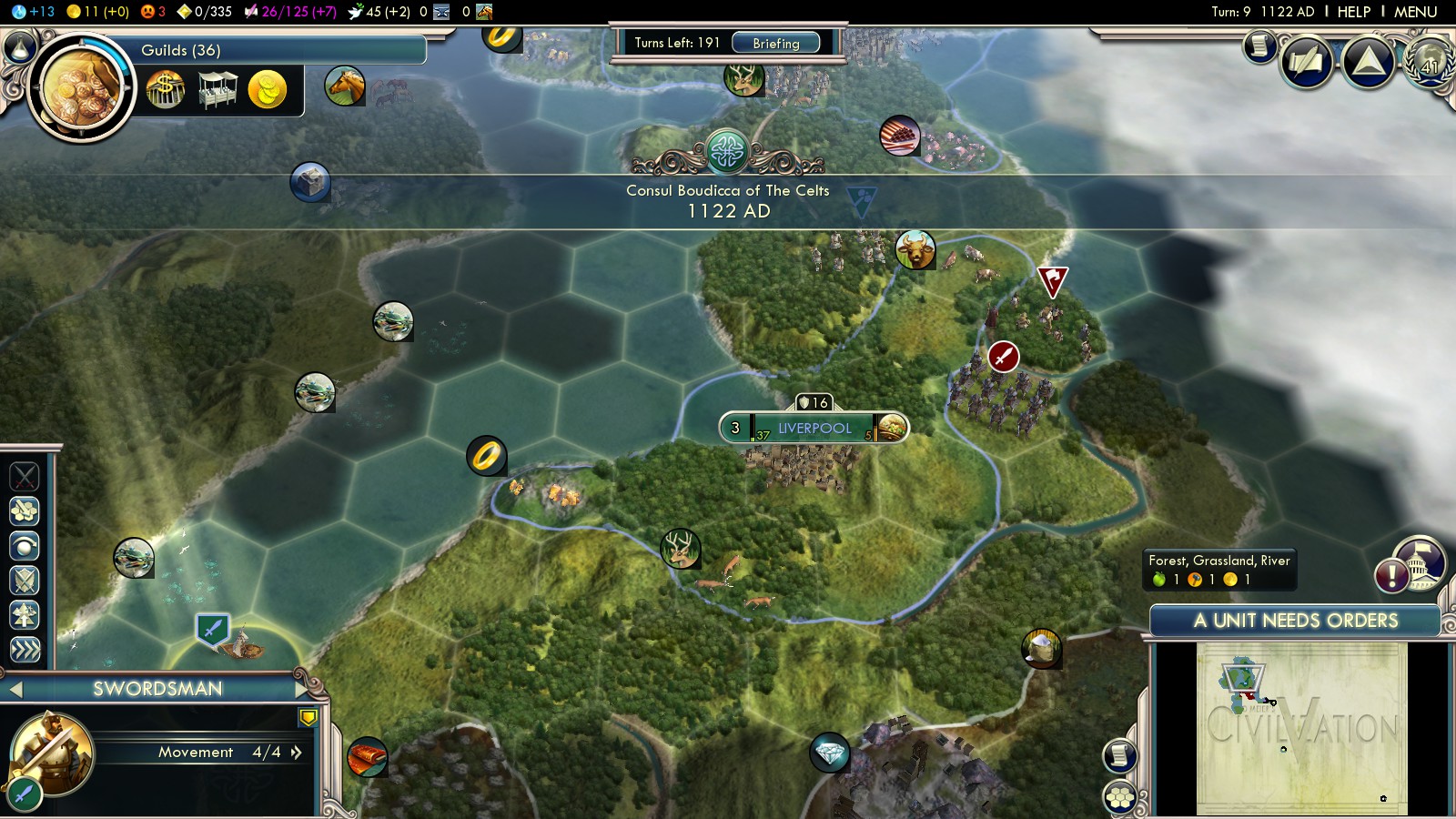Select the Liverpool city banner
The image size is (1456, 819).
pyautogui.click(x=814, y=428)
